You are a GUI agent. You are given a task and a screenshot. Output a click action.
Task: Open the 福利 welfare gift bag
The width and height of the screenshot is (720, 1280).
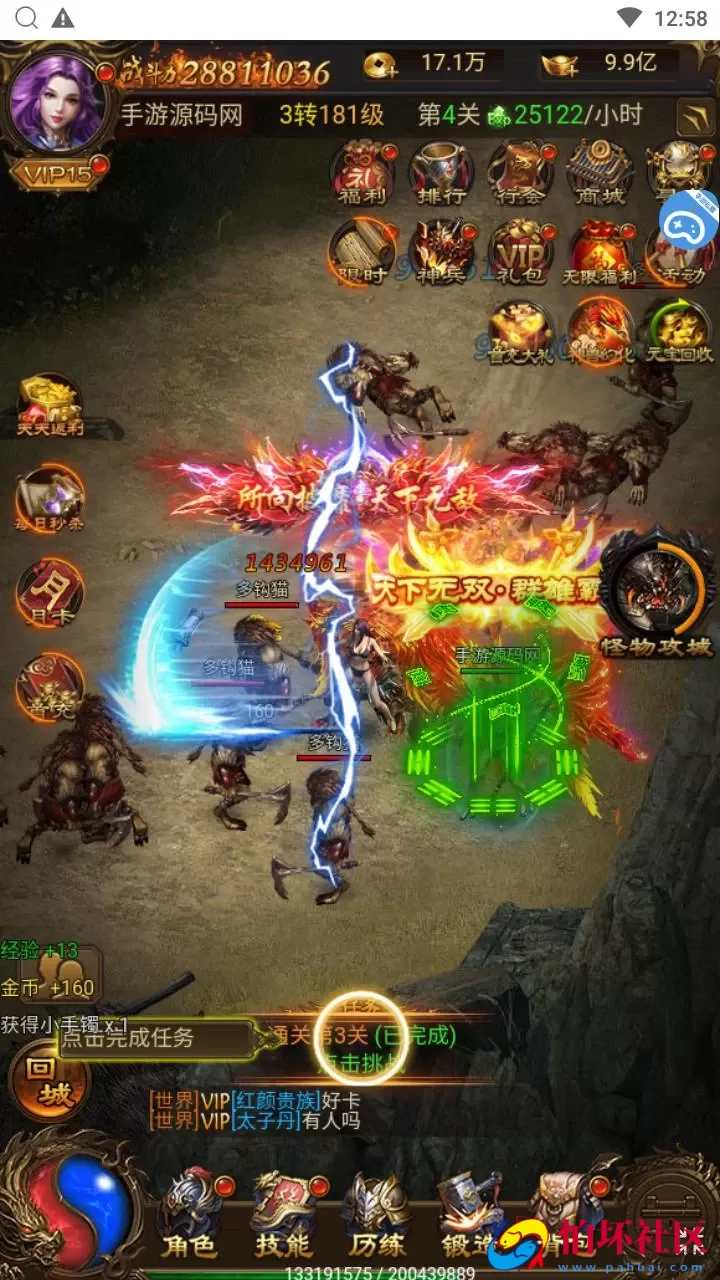[x=362, y=170]
